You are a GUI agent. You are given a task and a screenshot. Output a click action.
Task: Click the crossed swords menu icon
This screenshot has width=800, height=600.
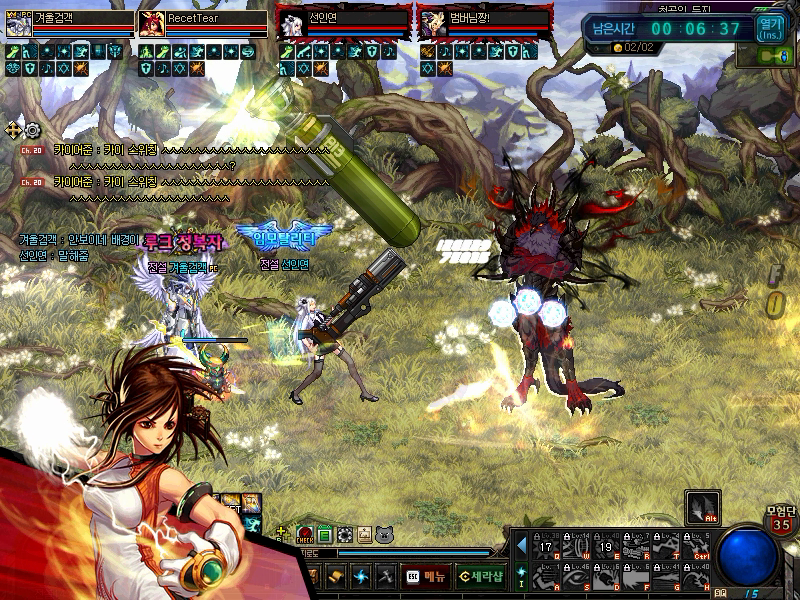click(385, 576)
